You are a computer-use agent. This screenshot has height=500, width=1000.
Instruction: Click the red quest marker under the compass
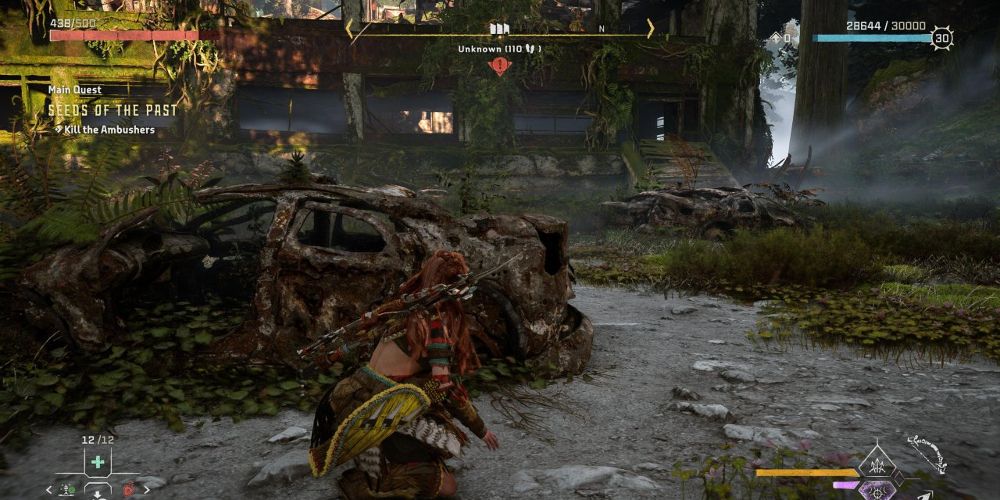pos(499,66)
